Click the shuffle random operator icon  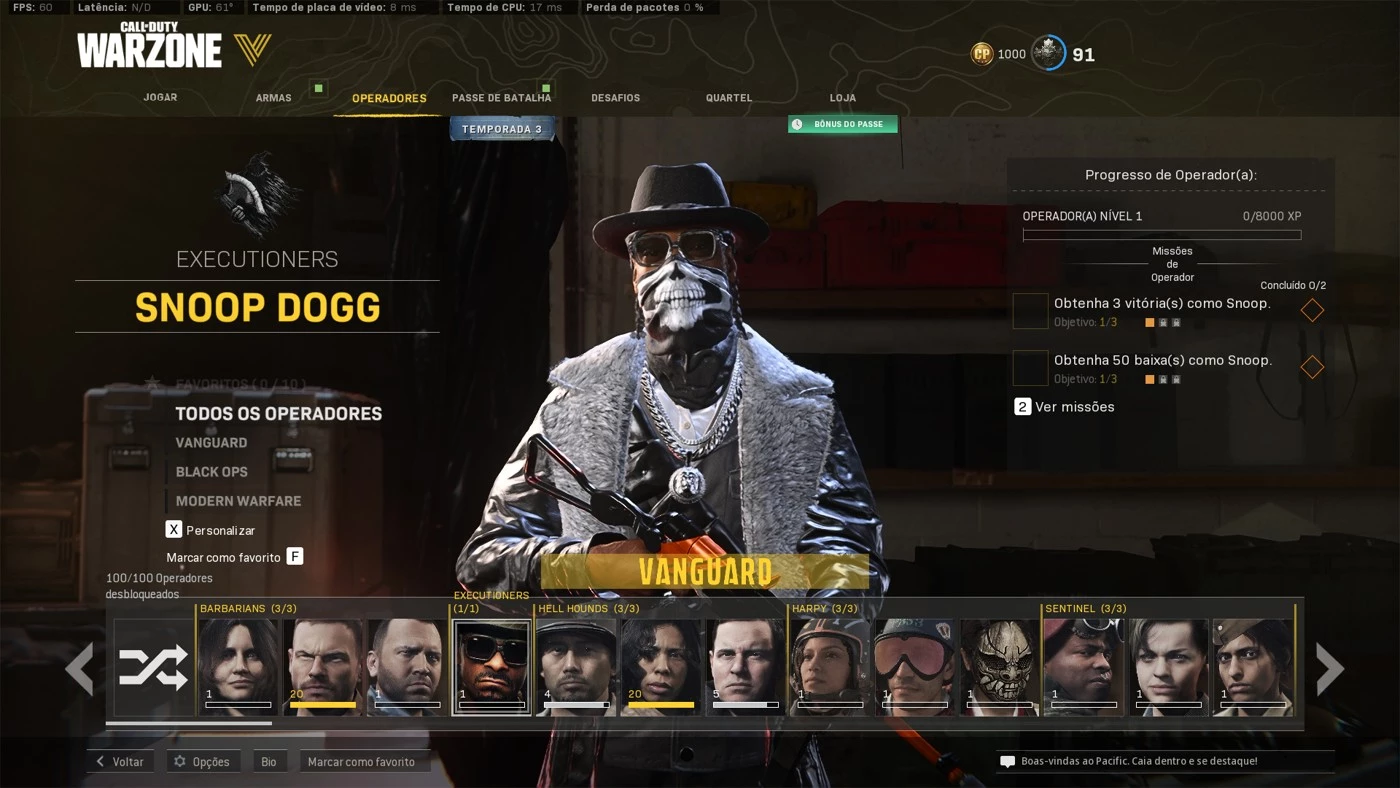click(x=152, y=667)
